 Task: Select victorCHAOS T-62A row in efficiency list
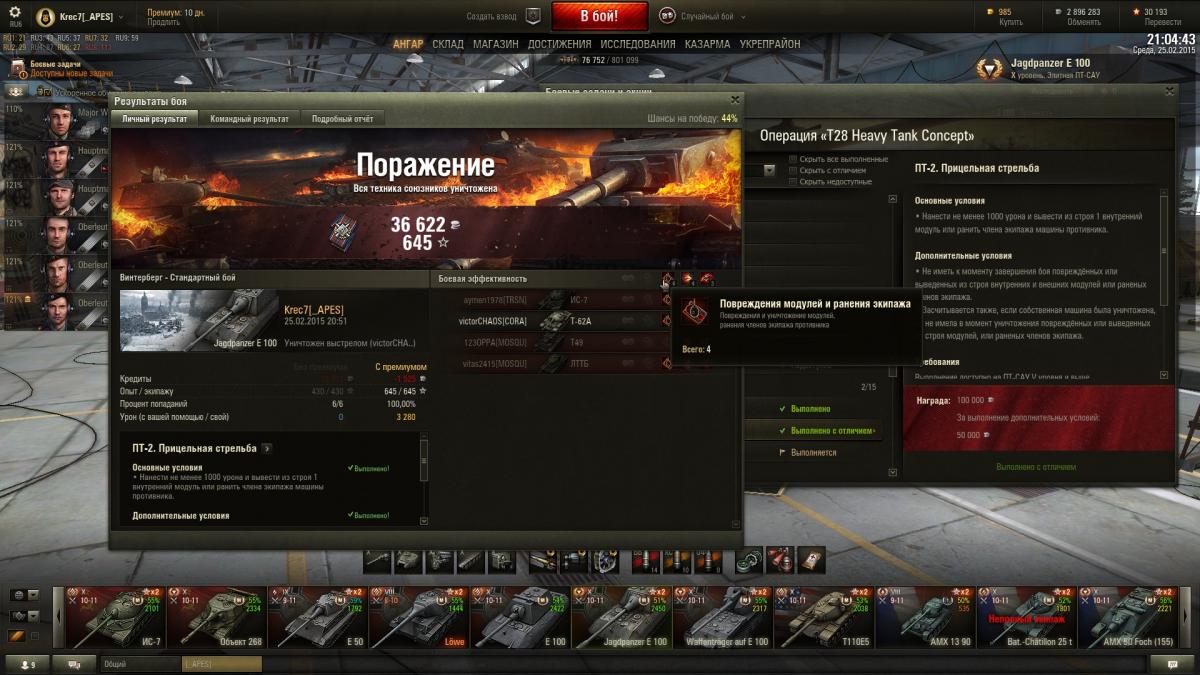550,321
